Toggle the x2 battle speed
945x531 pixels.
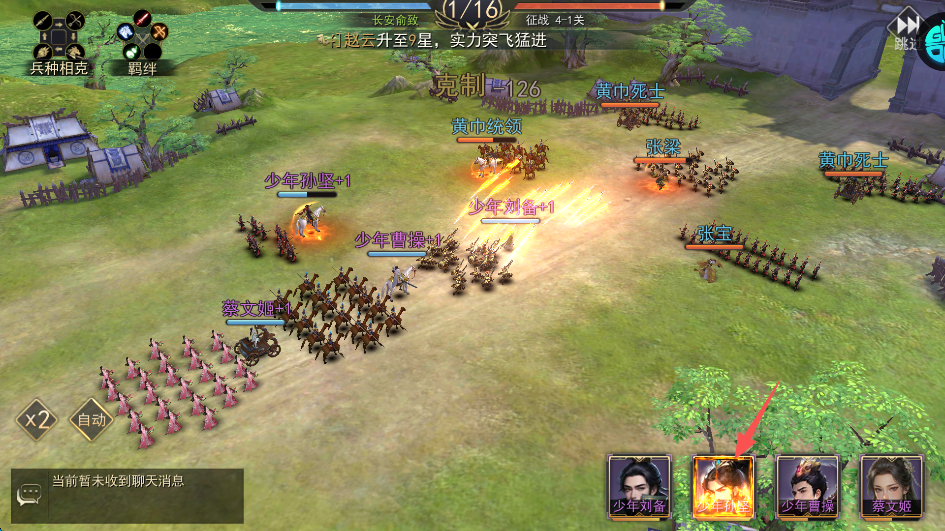[35, 420]
